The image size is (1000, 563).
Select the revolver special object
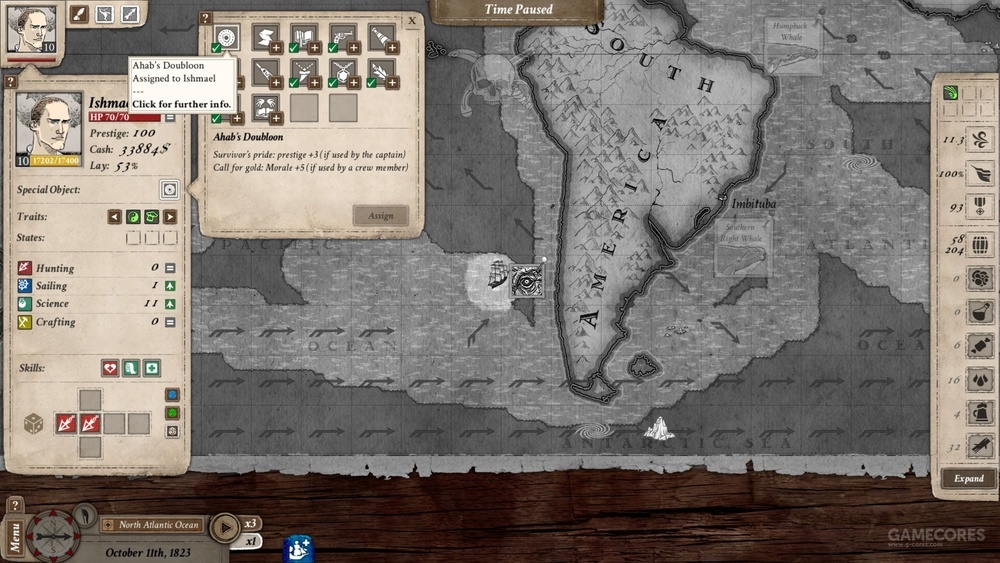pos(343,39)
